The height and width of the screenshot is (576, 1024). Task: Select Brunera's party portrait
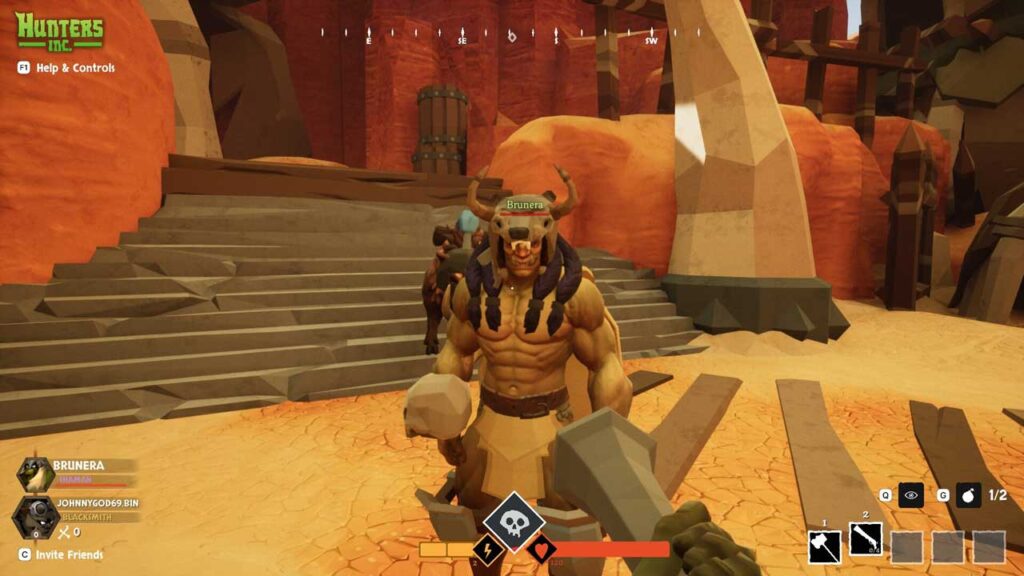[35, 475]
